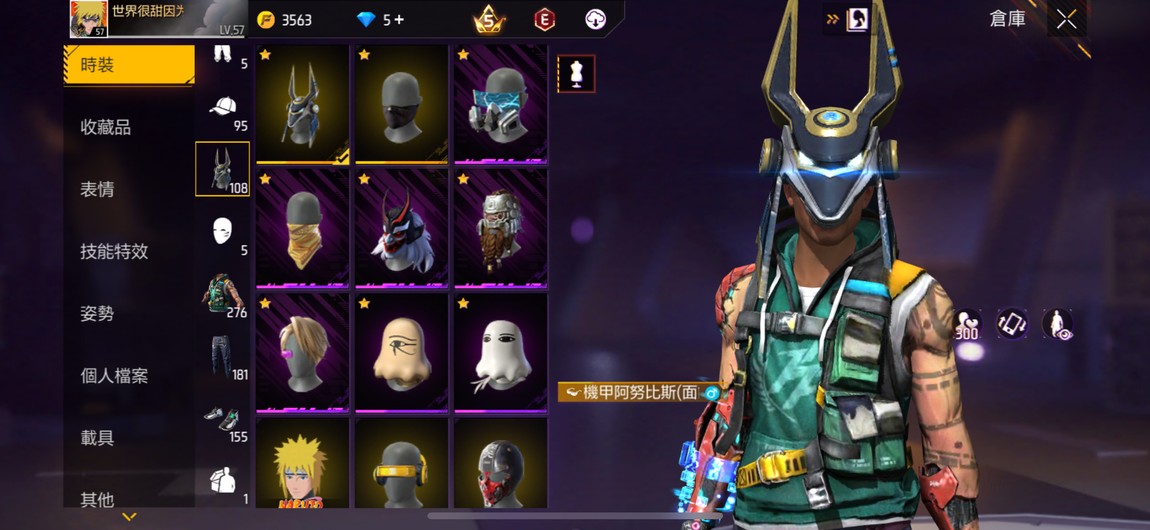Image resolution: width=1150 pixels, height=530 pixels.
Task: Toggle the mannequin preview icon
Action: 576,74
